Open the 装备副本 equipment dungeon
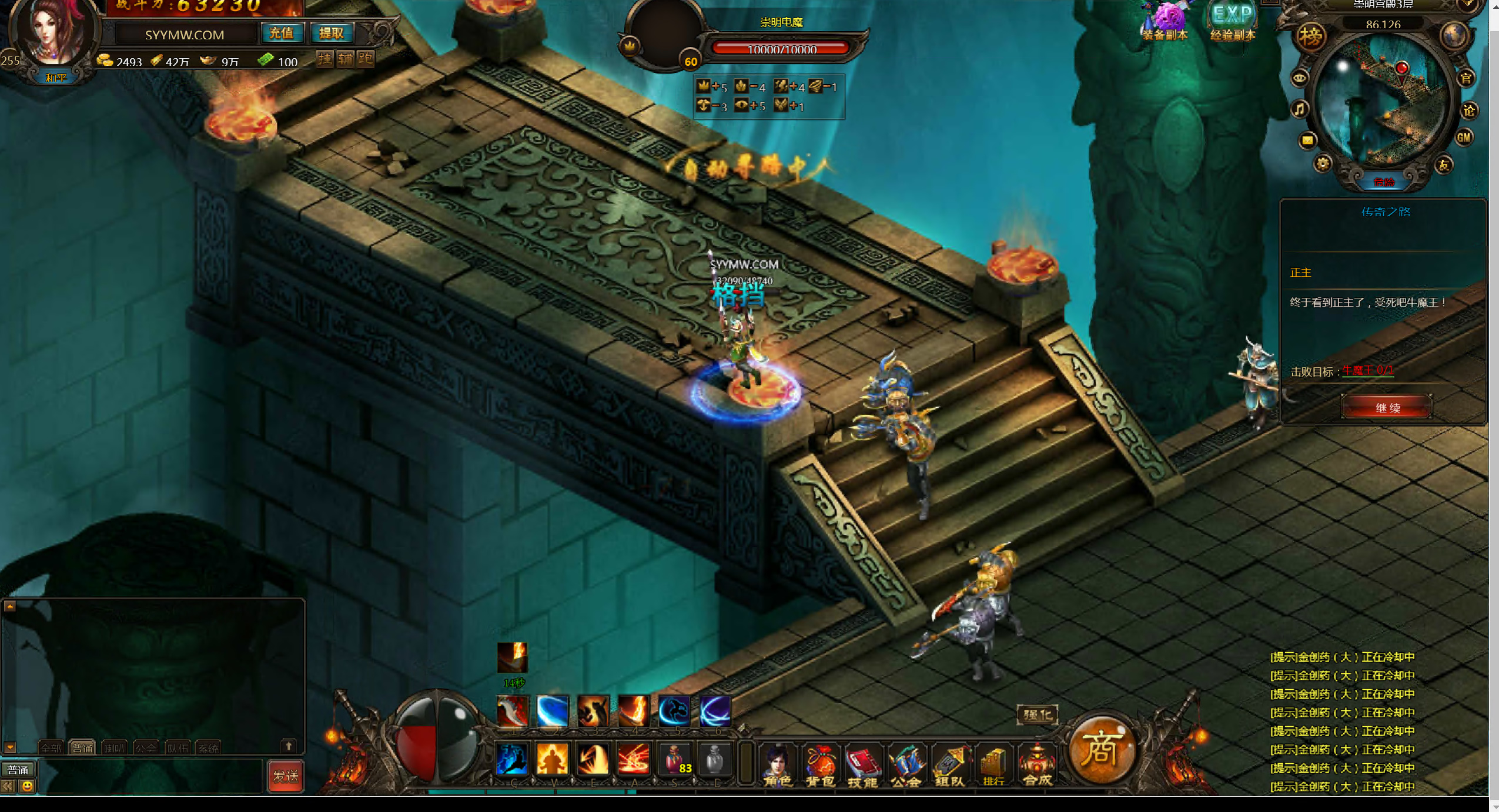This screenshot has width=1499, height=812. tap(1165, 22)
